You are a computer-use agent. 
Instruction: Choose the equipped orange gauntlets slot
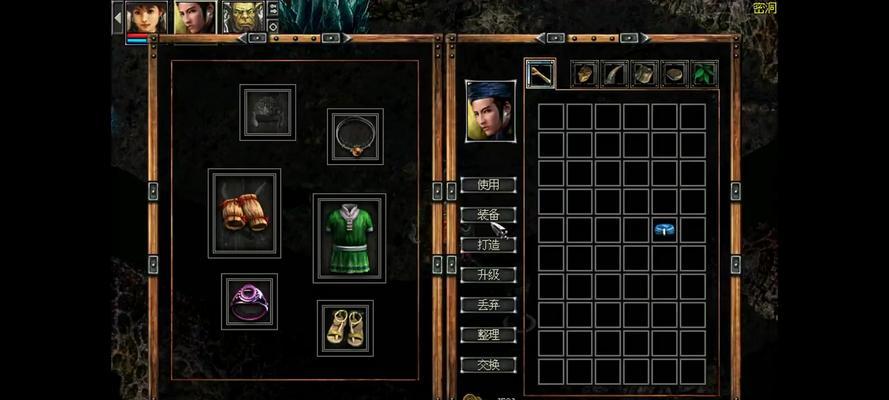click(x=244, y=212)
